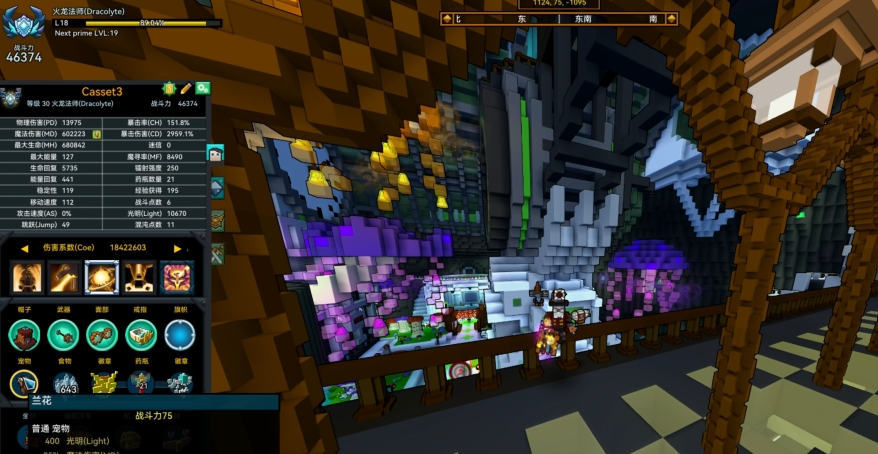Open the blue banner (旗帜) slot
The image size is (878, 454).
[180, 334]
